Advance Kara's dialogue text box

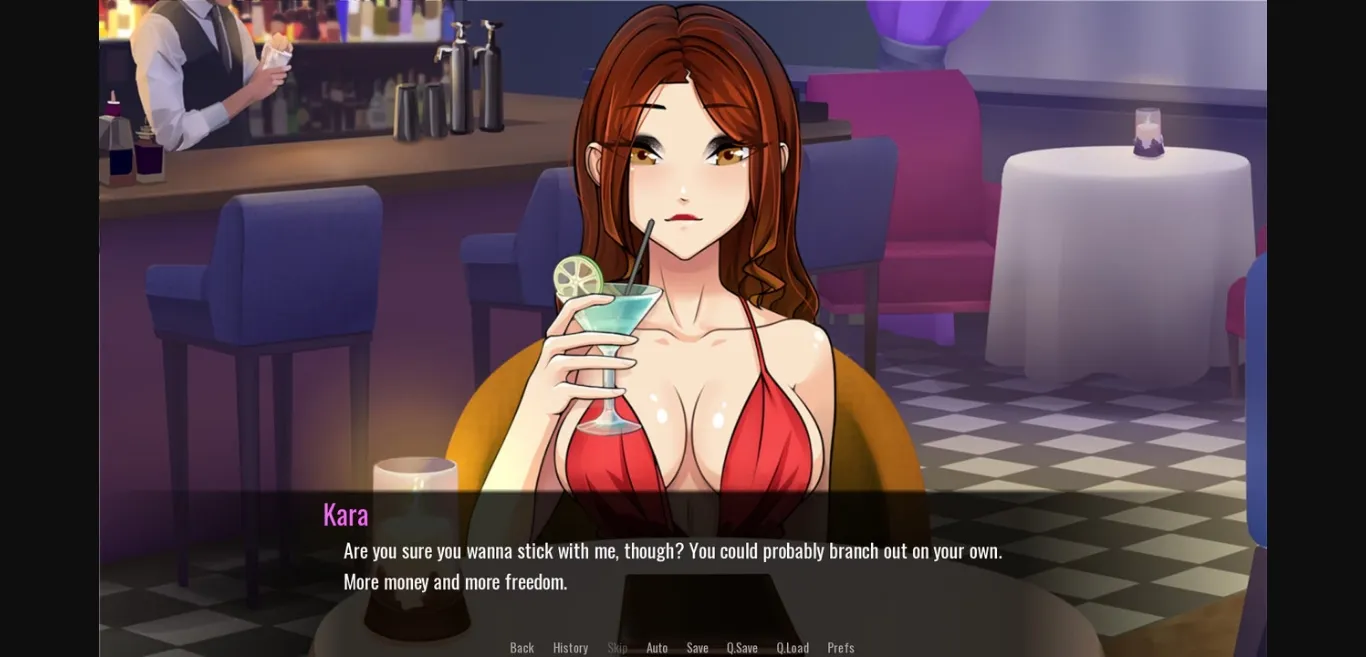tap(672, 566)
